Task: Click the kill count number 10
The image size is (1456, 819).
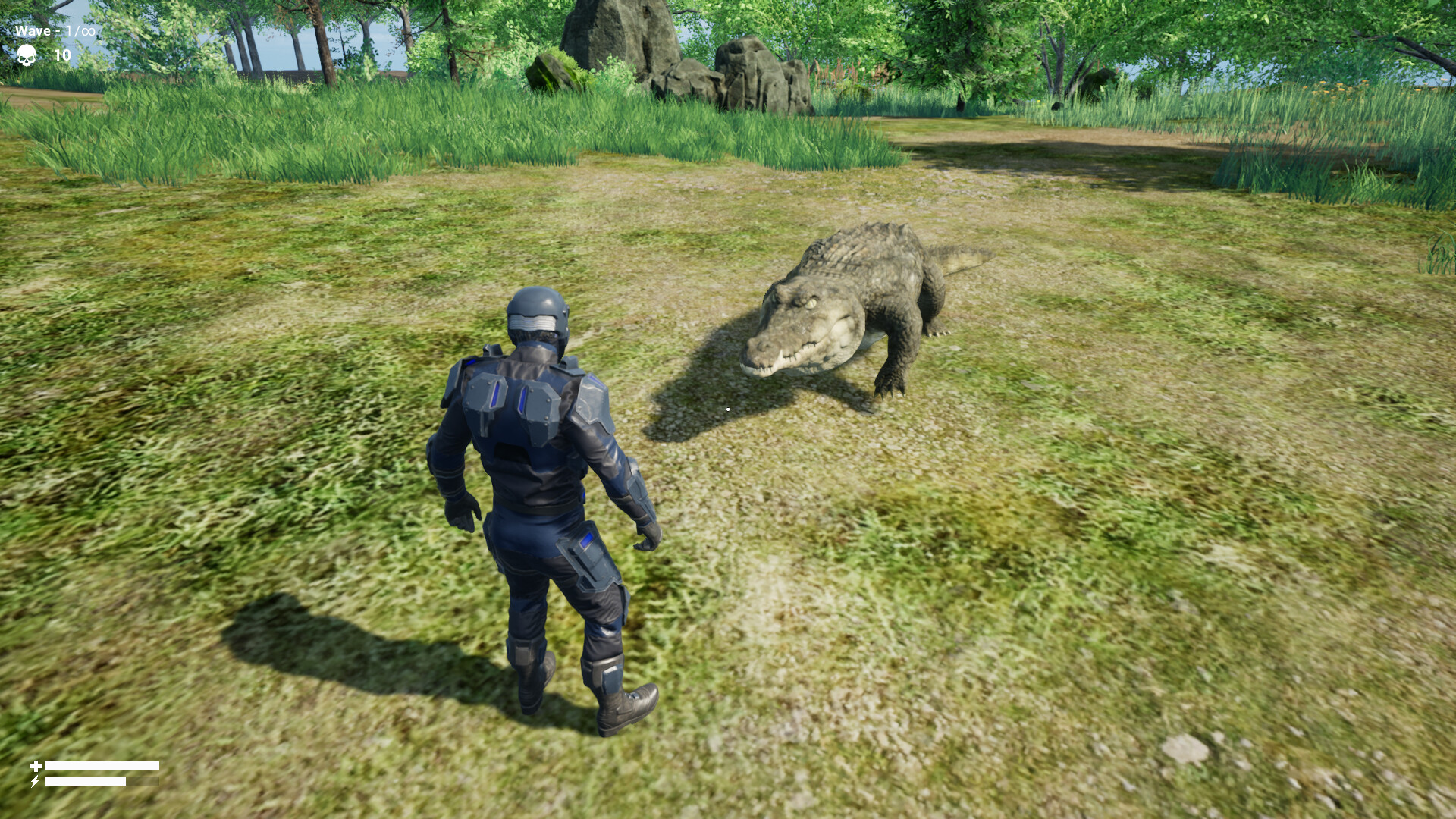Action: click(x=61, y=55)
